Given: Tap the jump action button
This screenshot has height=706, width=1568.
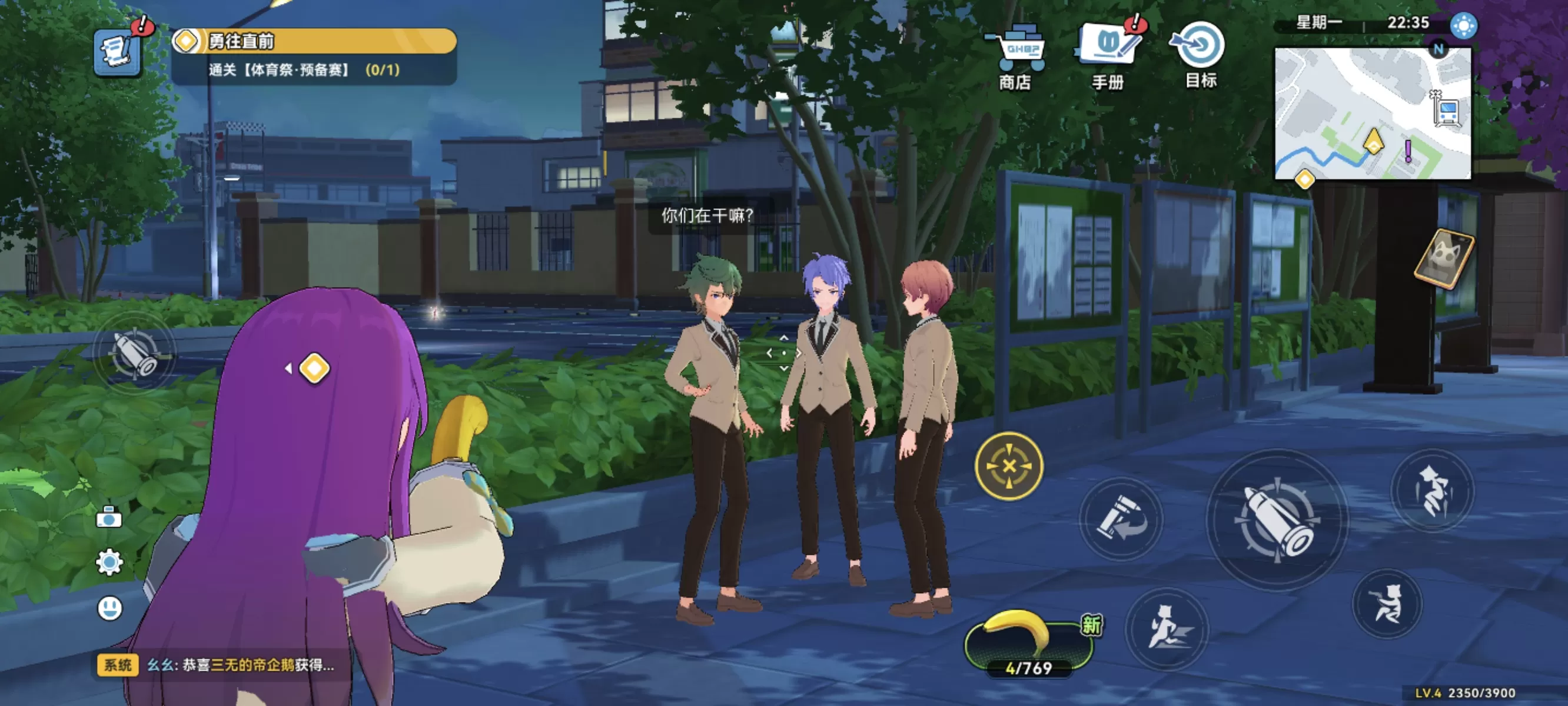Looking at the screenshot, I should tap(1432, 490).
